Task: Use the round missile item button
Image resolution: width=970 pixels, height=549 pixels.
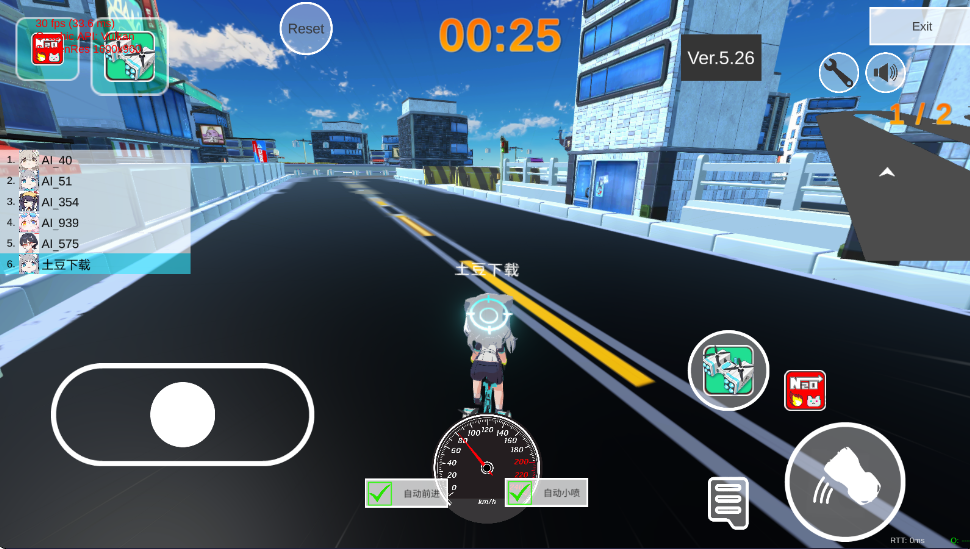Action: click(728, 370)
